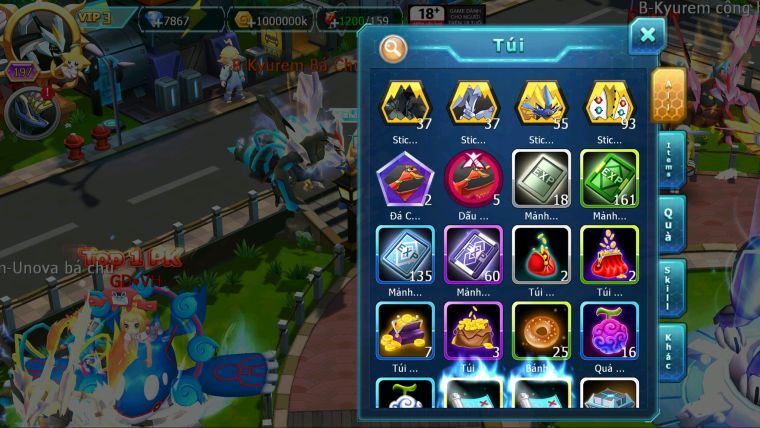Choose the gold coin sack with 3
760x428 pixels.
(473, 330)
